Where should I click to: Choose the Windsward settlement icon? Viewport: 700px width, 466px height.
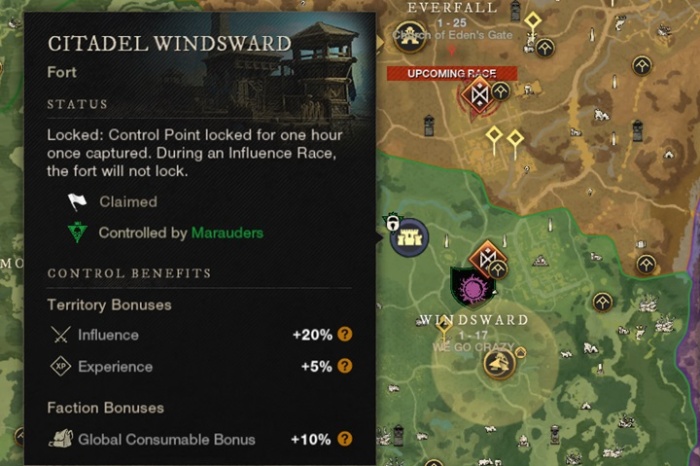pyautogui.click(x=498, y=362)
